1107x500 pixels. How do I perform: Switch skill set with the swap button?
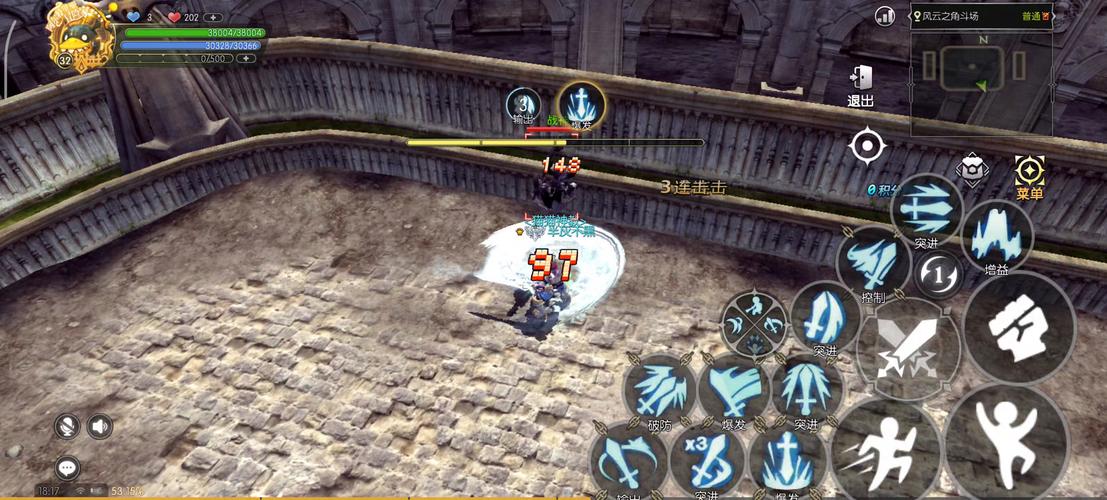click(x=938, y=273)
